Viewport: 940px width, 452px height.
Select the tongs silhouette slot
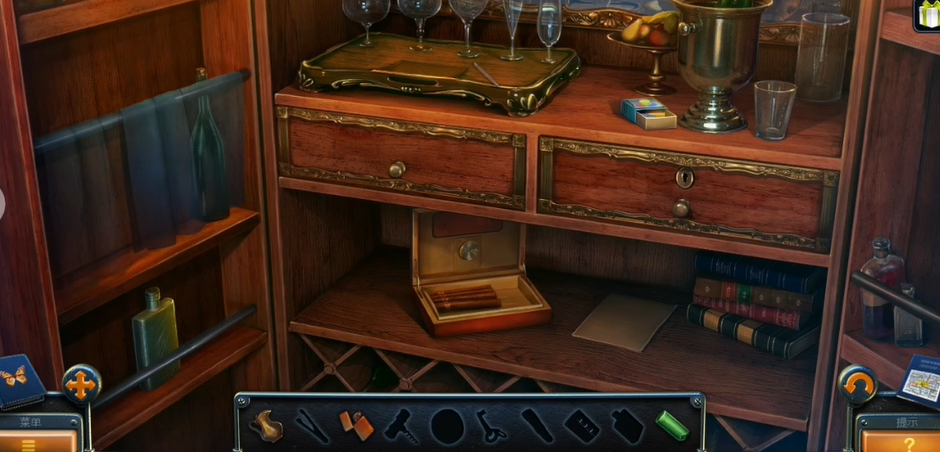tap(312, 426)
